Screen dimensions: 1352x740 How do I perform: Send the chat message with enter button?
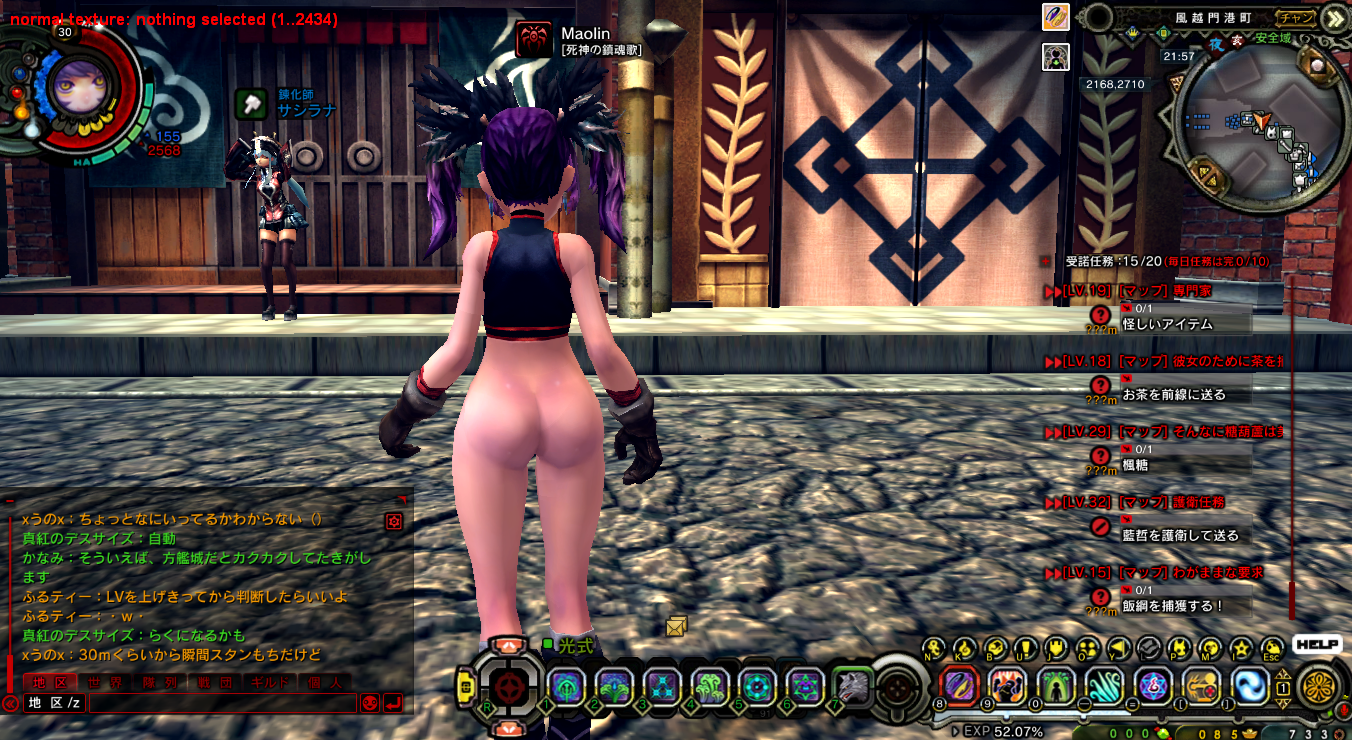392,703
